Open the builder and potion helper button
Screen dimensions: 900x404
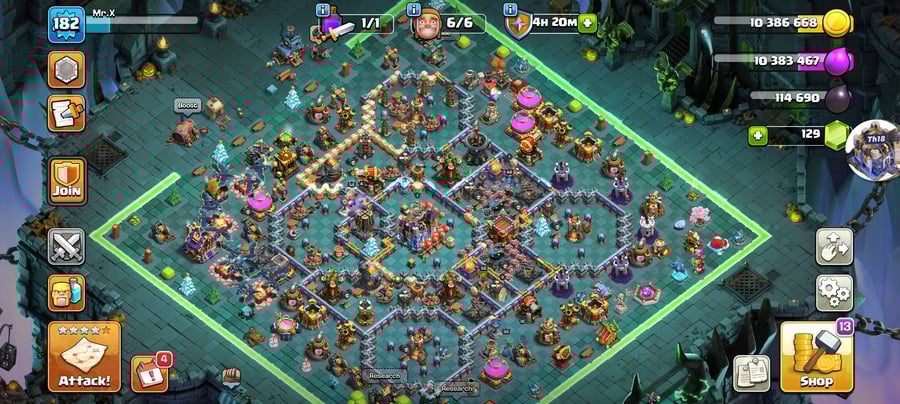coord(67,292)
